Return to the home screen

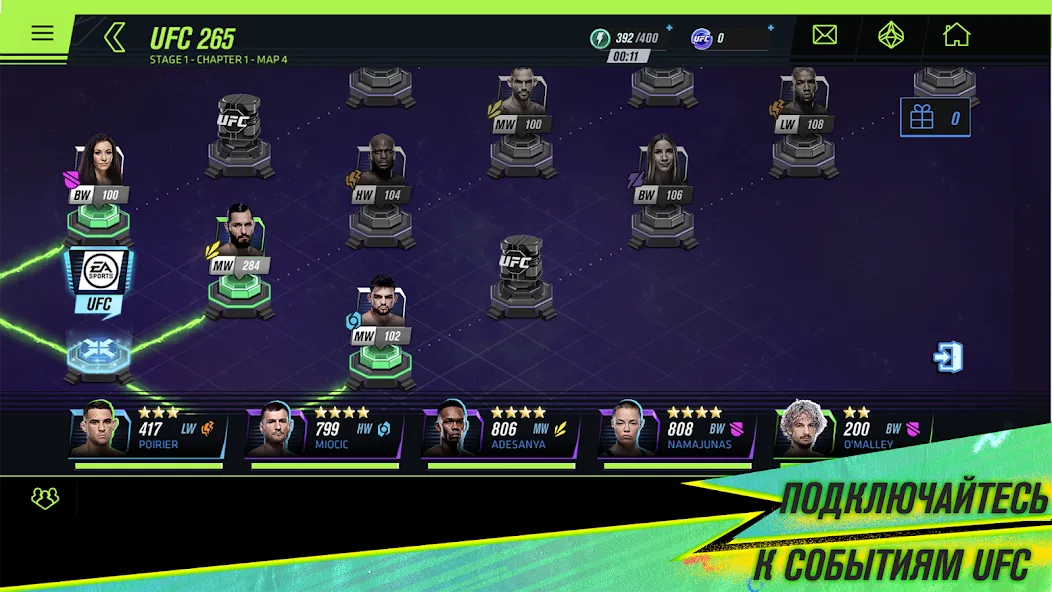956,36
